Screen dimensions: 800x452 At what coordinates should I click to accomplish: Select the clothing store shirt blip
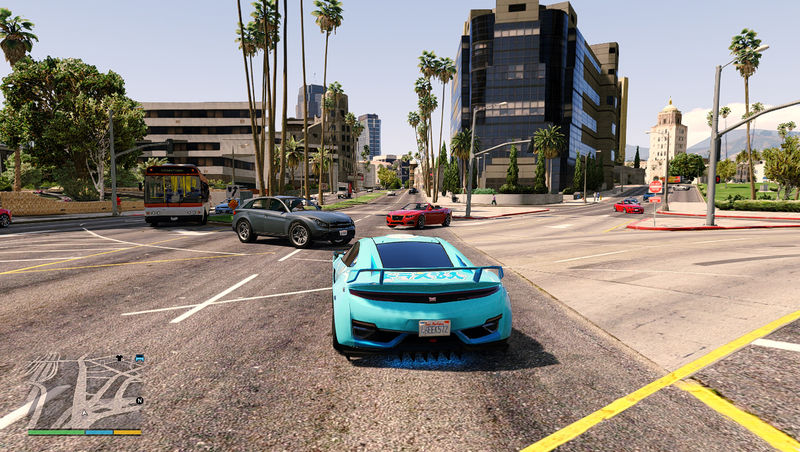[119, 357]
